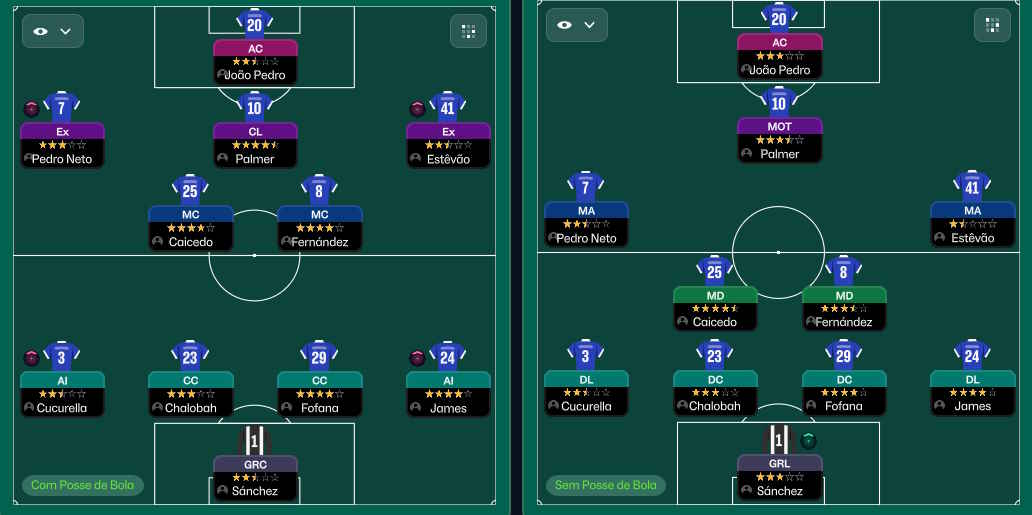Open the grid view icon in the Sem Posse panel
Screen dimensions: 1032x515
coord(992,25)
